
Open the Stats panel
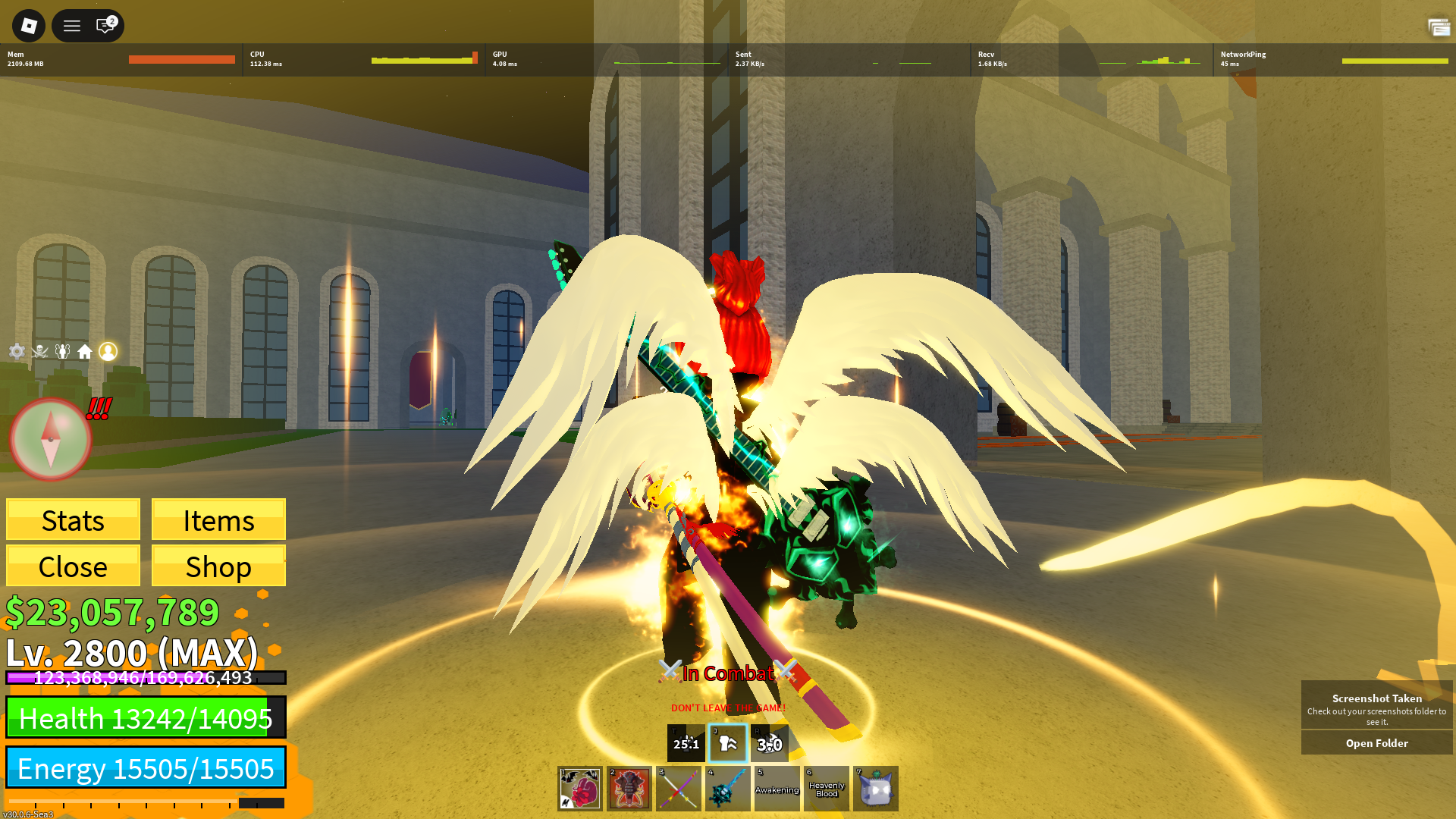pos(73,520)
